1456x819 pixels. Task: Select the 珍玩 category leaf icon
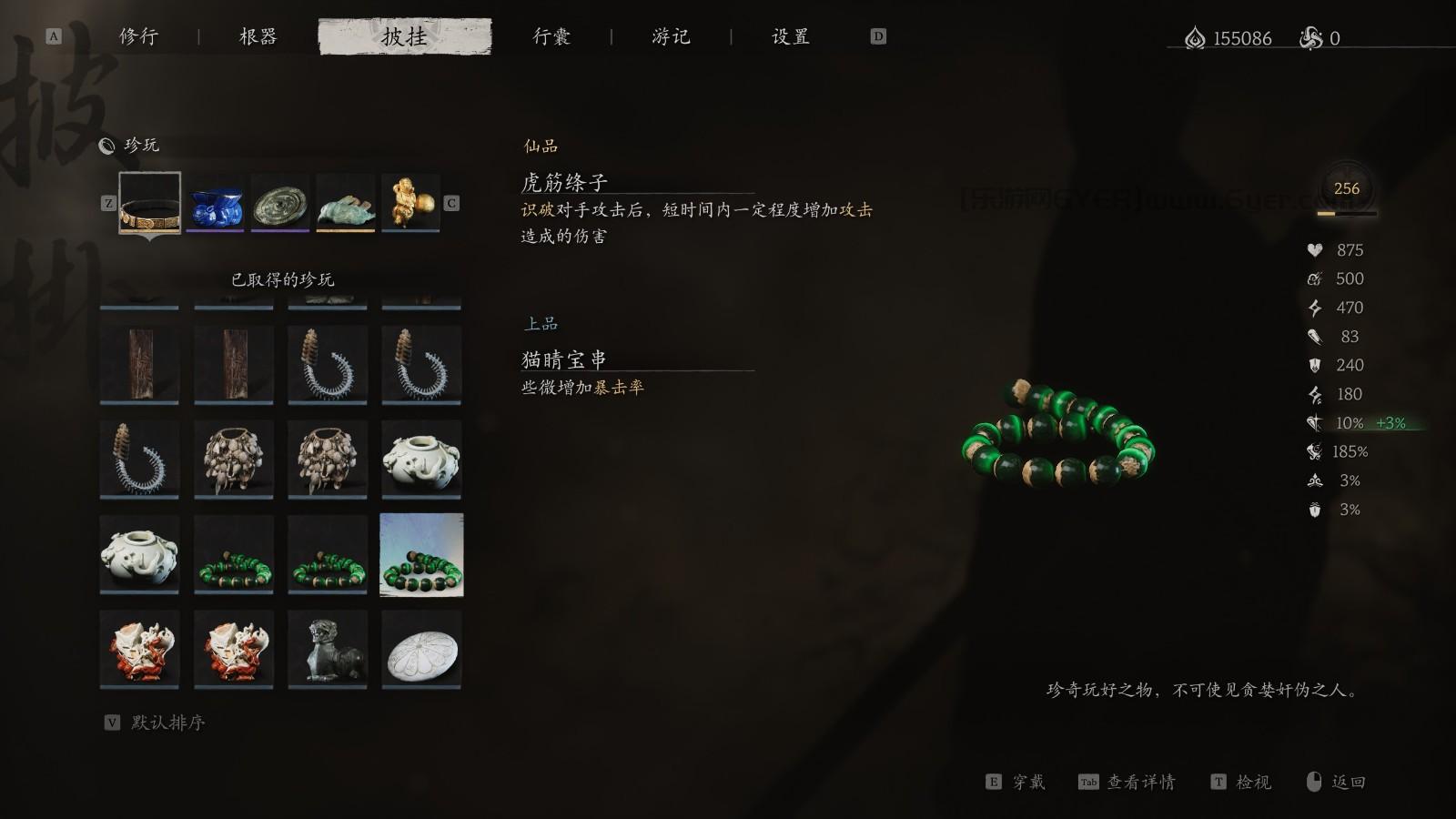click(x=108, y=145)
